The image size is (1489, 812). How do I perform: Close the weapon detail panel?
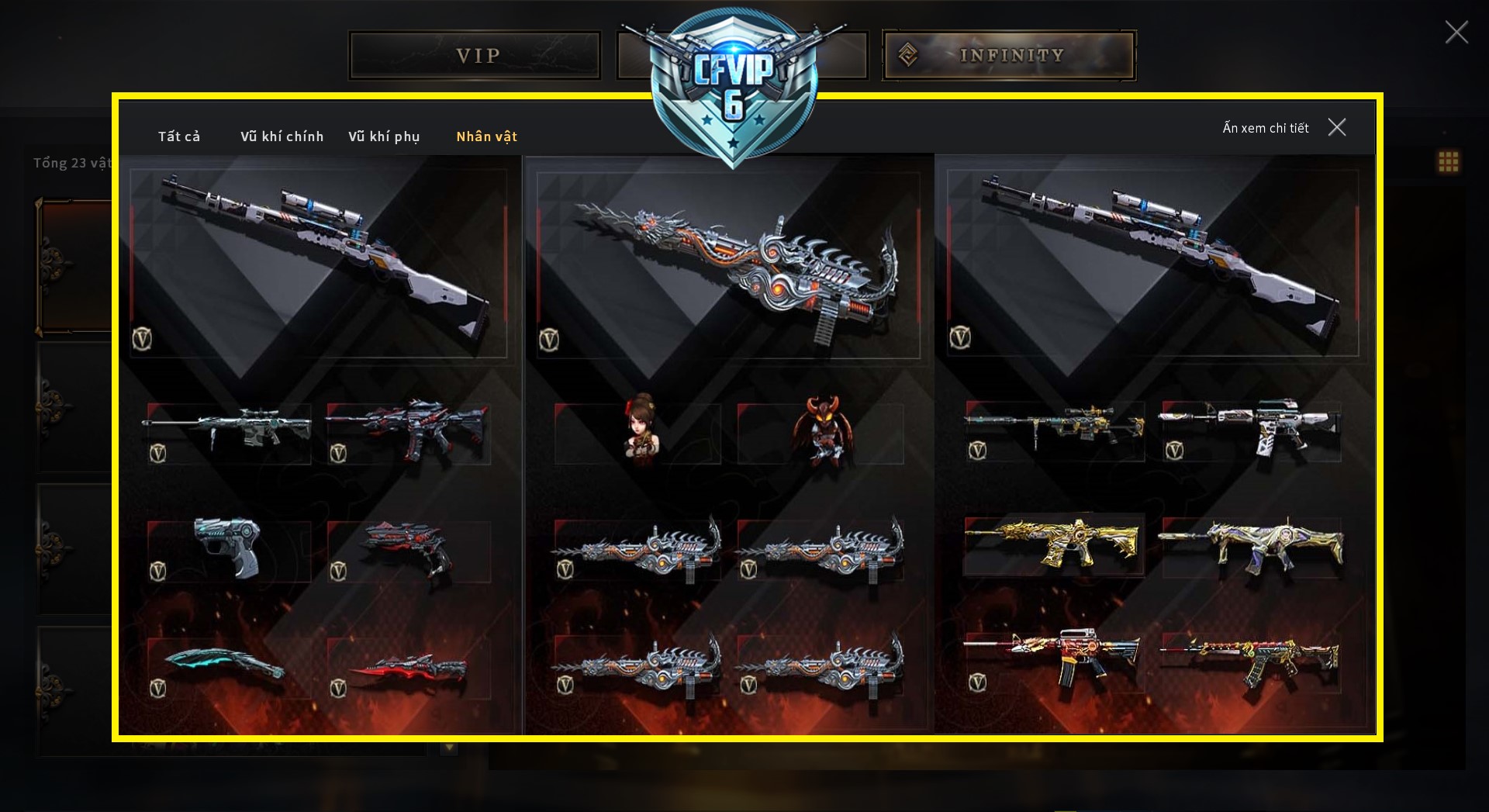click(x=1337, y=127)
